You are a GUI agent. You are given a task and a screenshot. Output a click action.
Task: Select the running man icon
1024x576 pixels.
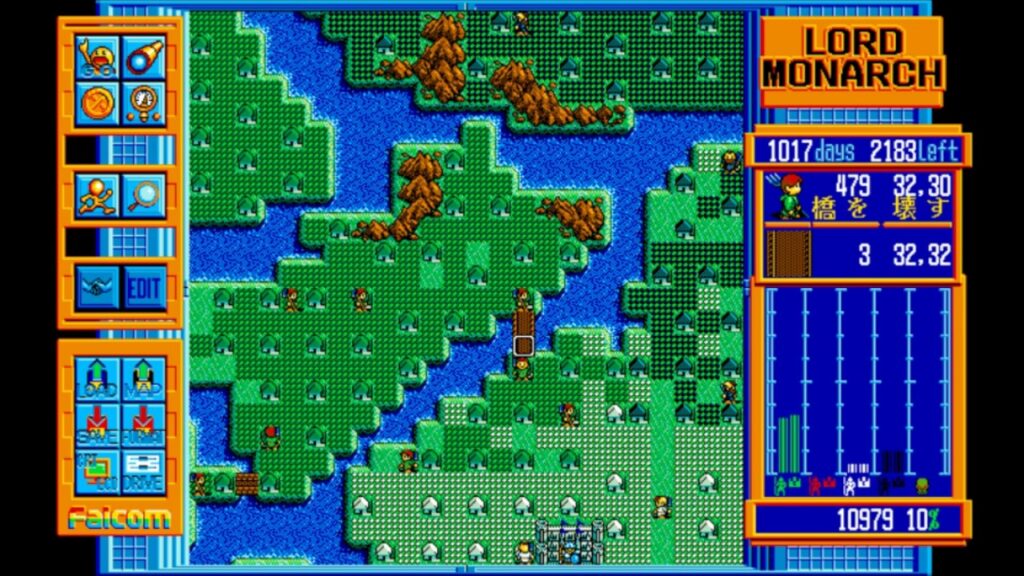[98, 194]
